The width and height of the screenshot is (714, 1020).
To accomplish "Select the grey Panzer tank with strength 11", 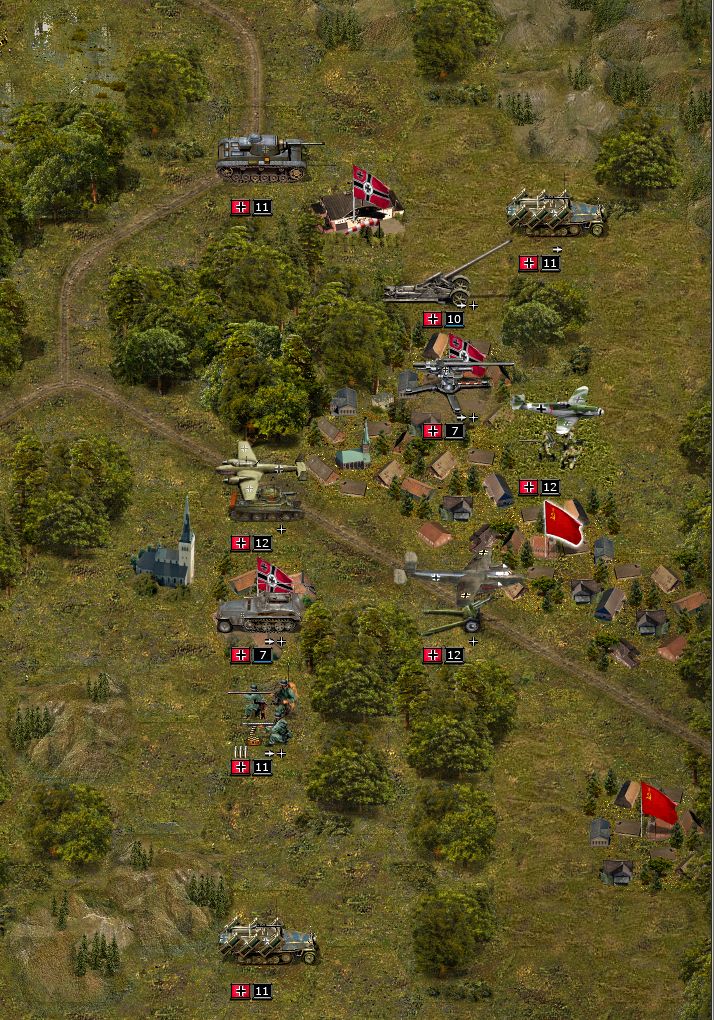I will [x=263, y=158].
